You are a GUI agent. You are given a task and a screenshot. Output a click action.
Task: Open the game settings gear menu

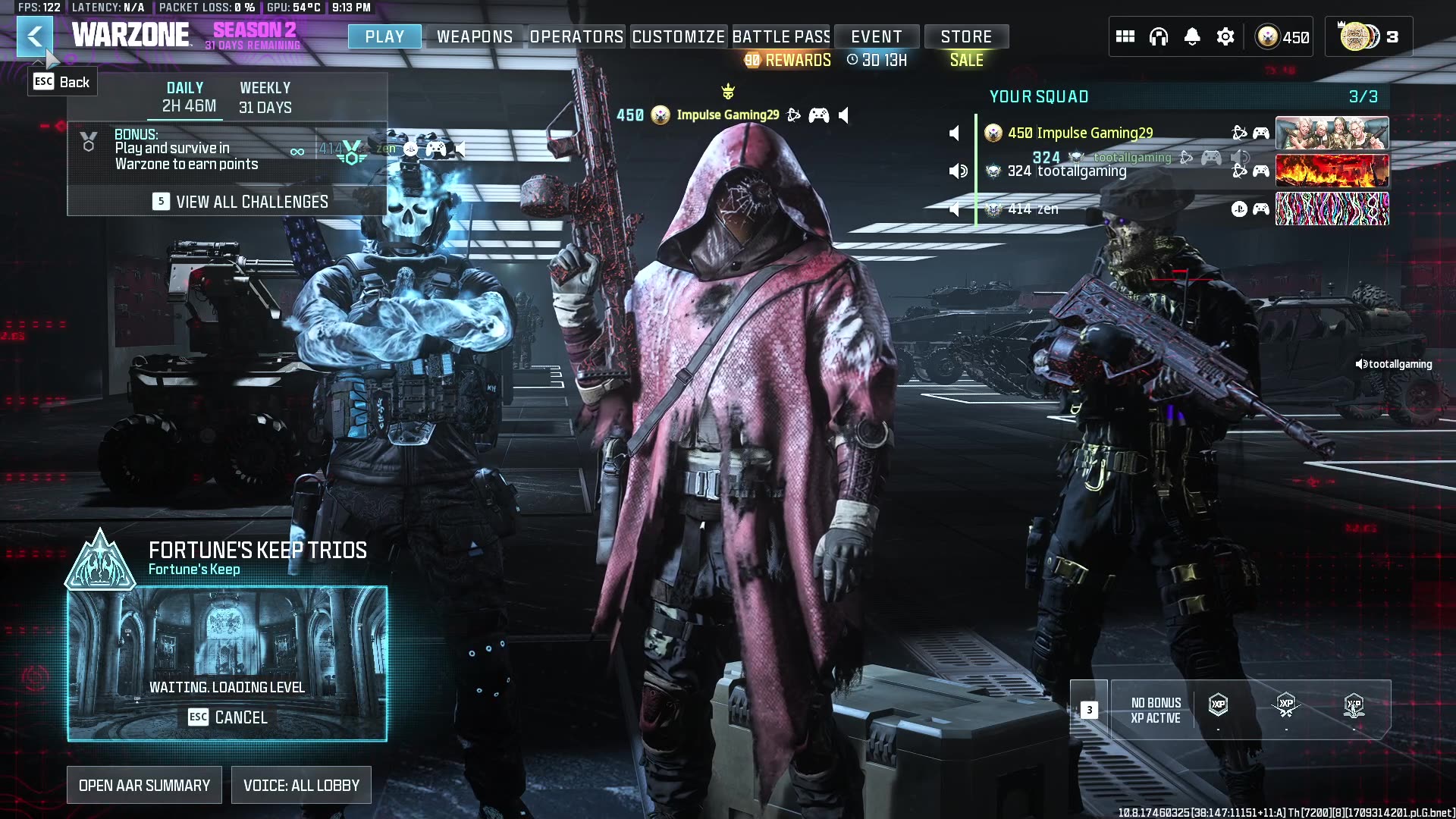[1225, 36]
